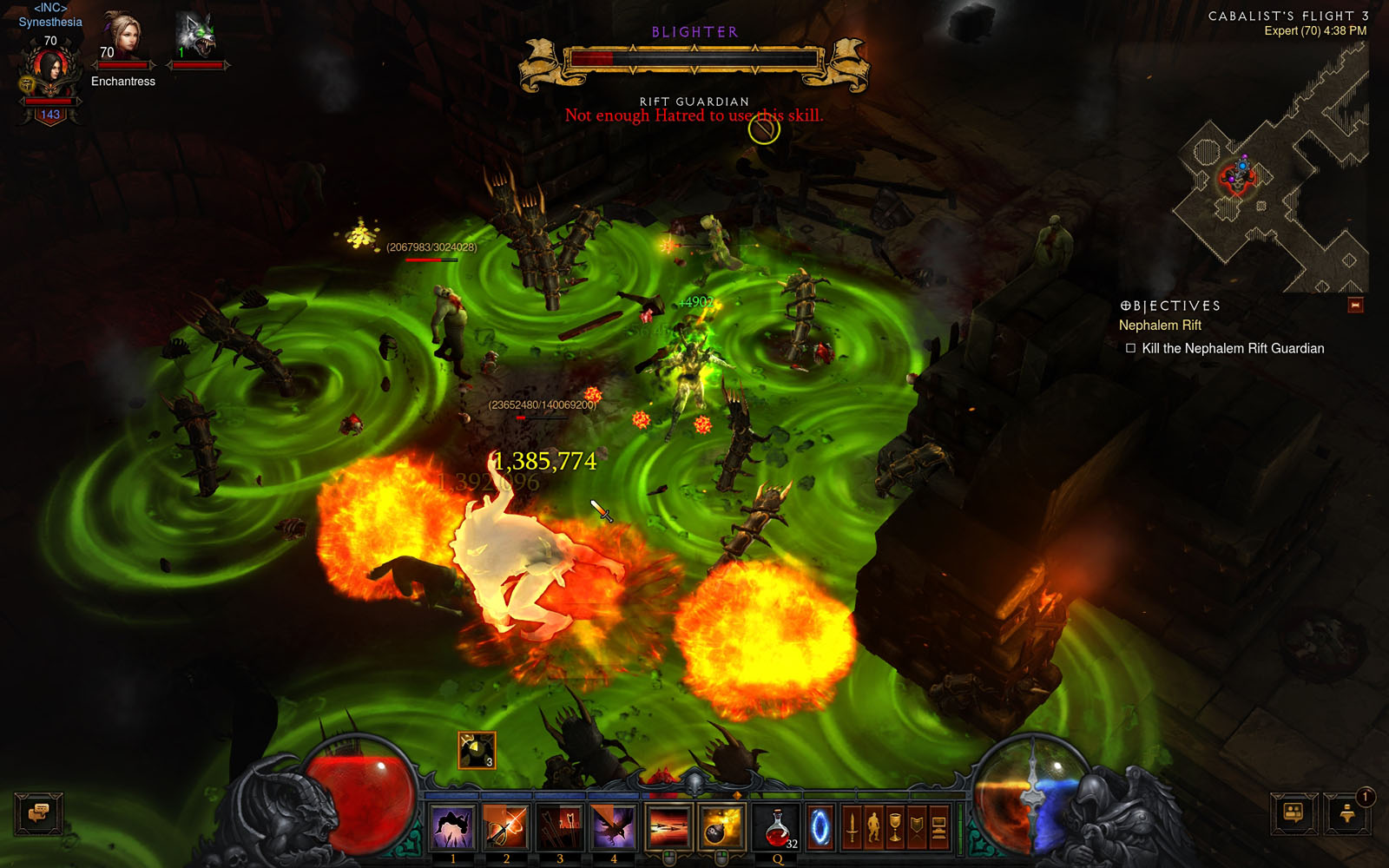Drink the health potion bound to Q

[x=778, y=826]
